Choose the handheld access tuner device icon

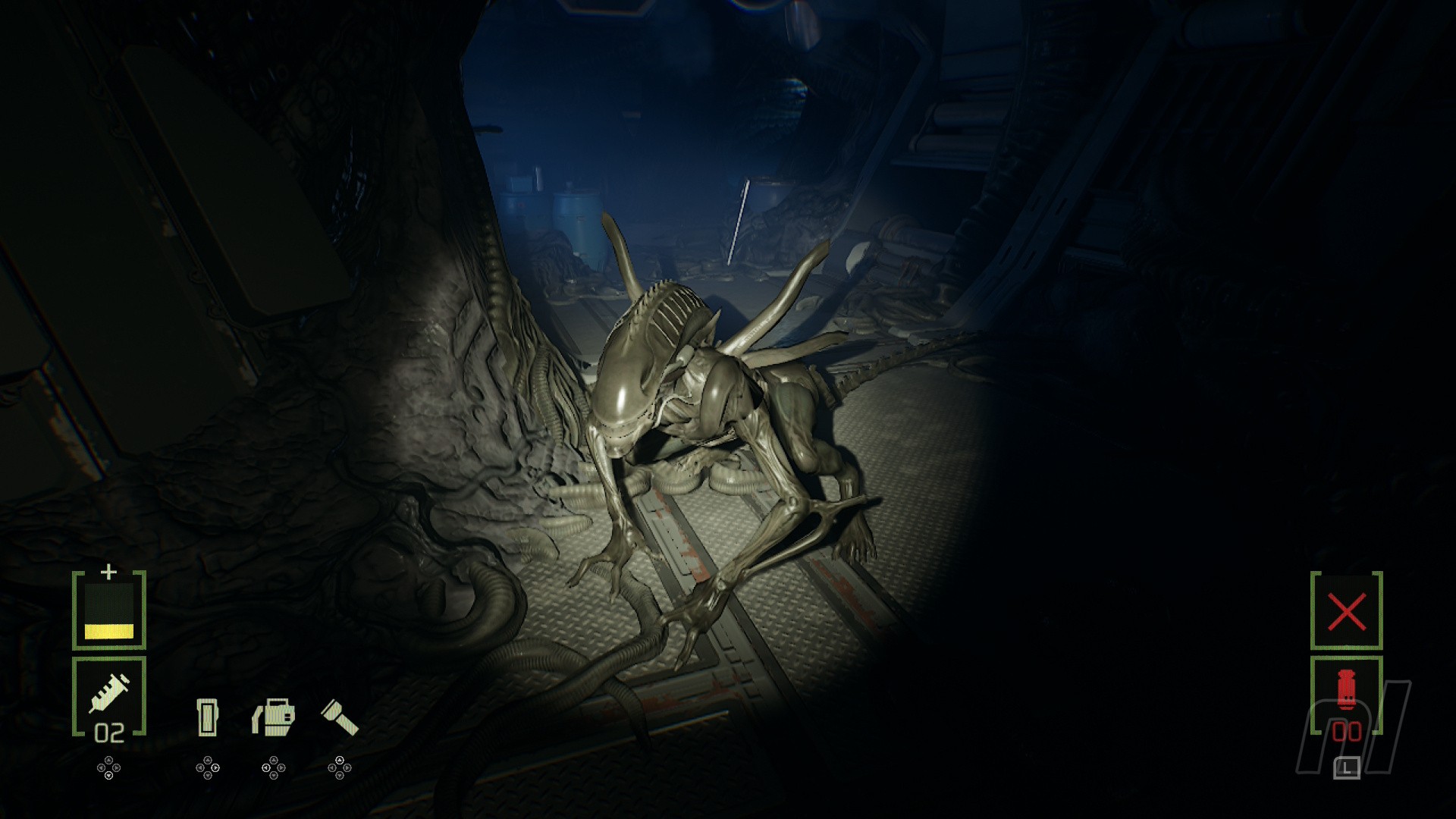click(x=207, y=717)
